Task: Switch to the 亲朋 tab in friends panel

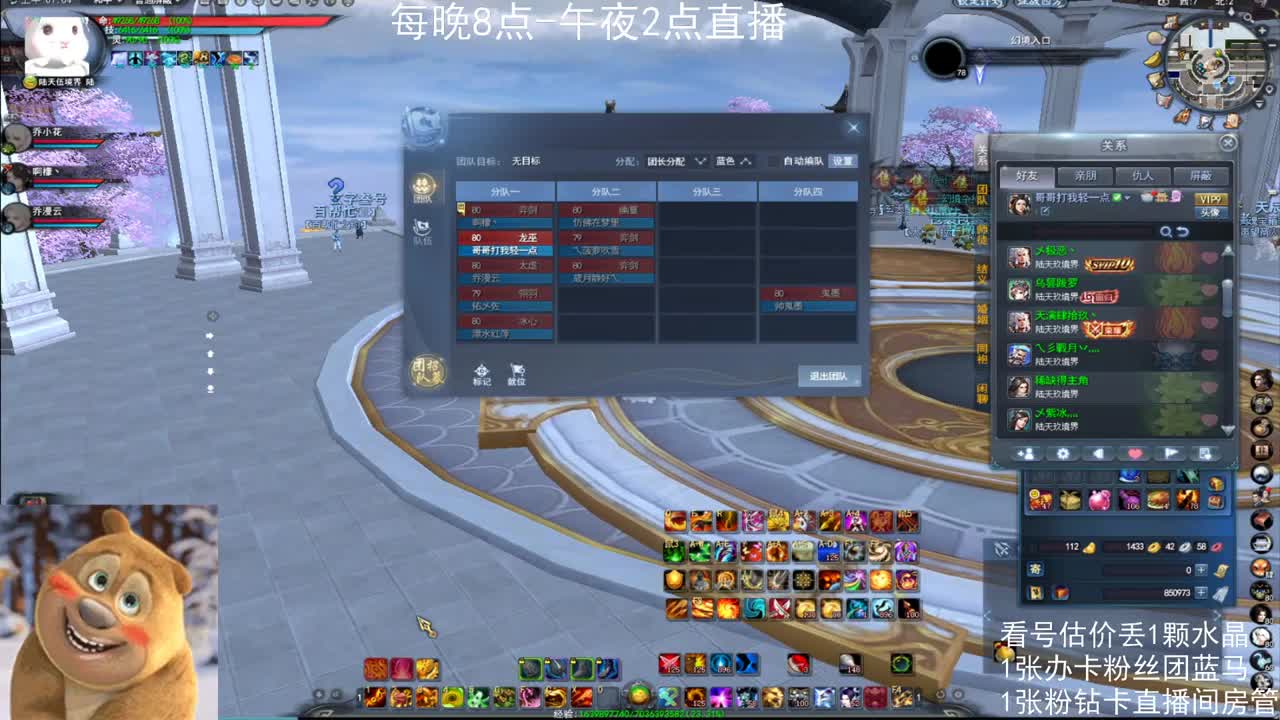Action: (1085, 175)
